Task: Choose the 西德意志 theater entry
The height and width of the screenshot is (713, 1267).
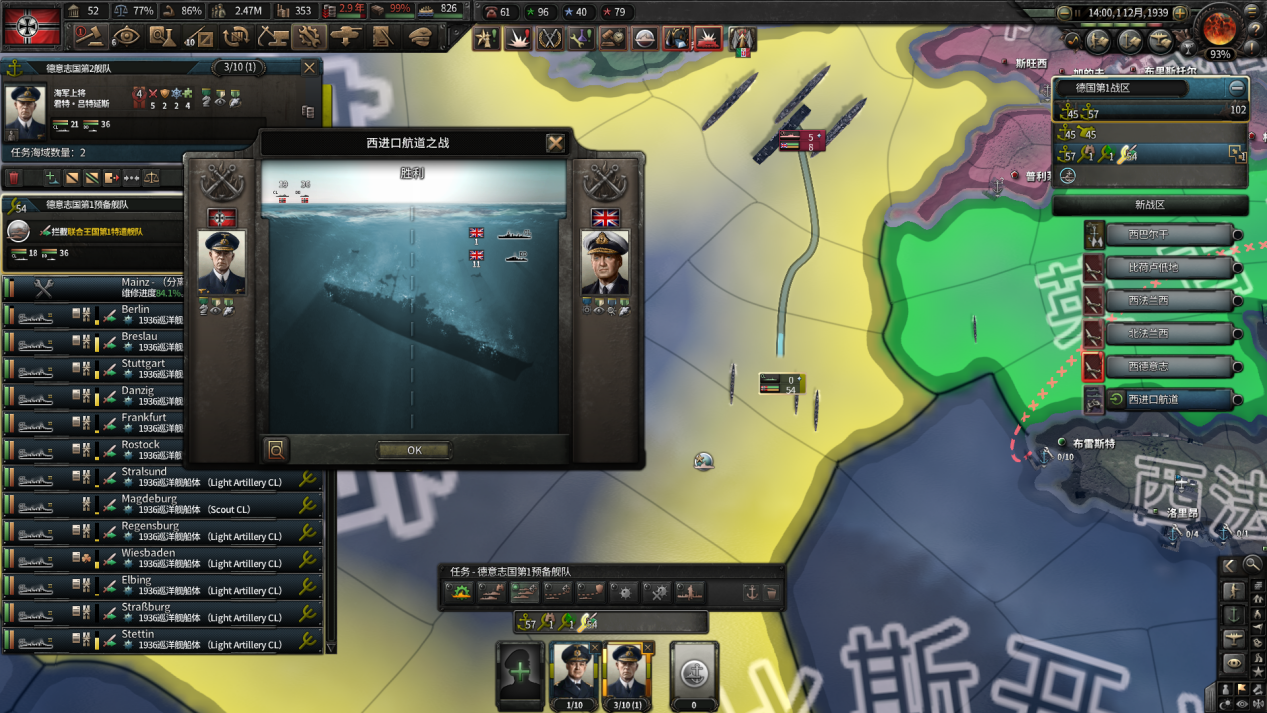Action: pos(1167,367)
